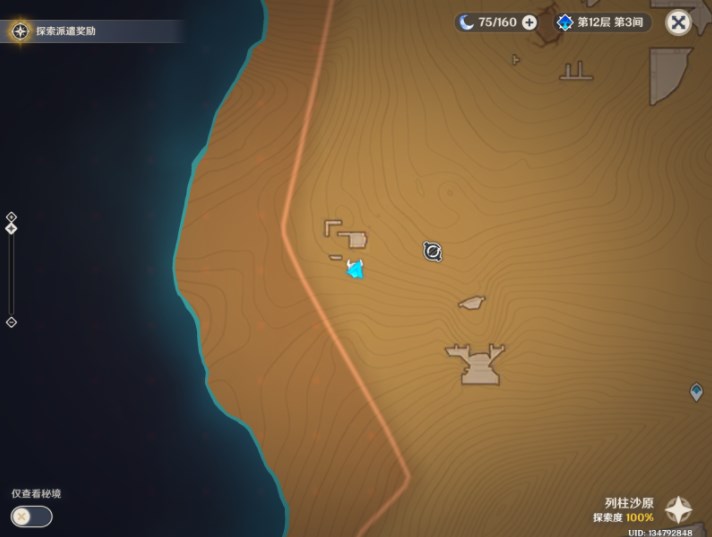Zoom out using the slider's bottom diamond

(11, 322)
